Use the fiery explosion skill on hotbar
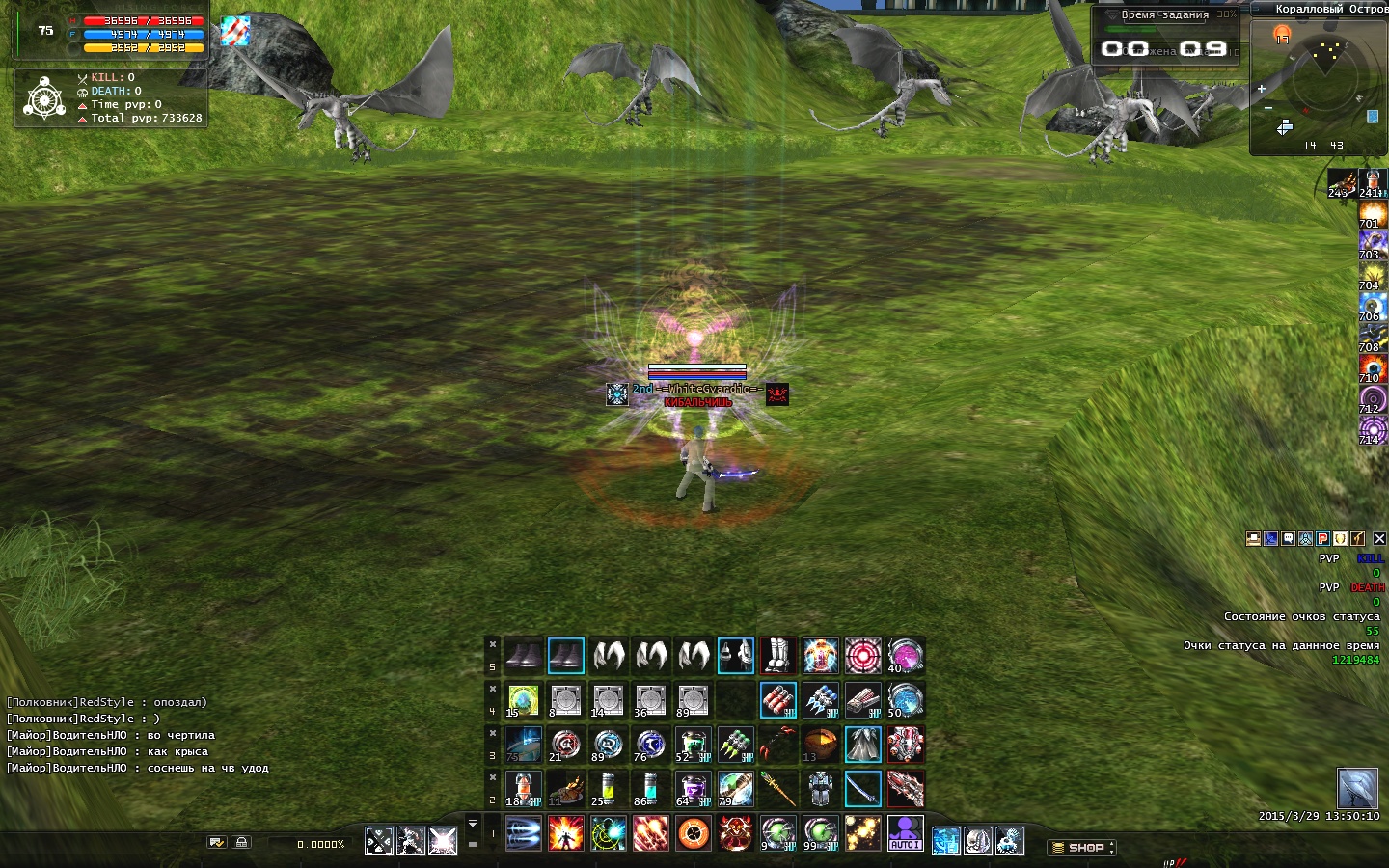The image size is (1389, 868). pyautogui.click(x=565, y=833)
